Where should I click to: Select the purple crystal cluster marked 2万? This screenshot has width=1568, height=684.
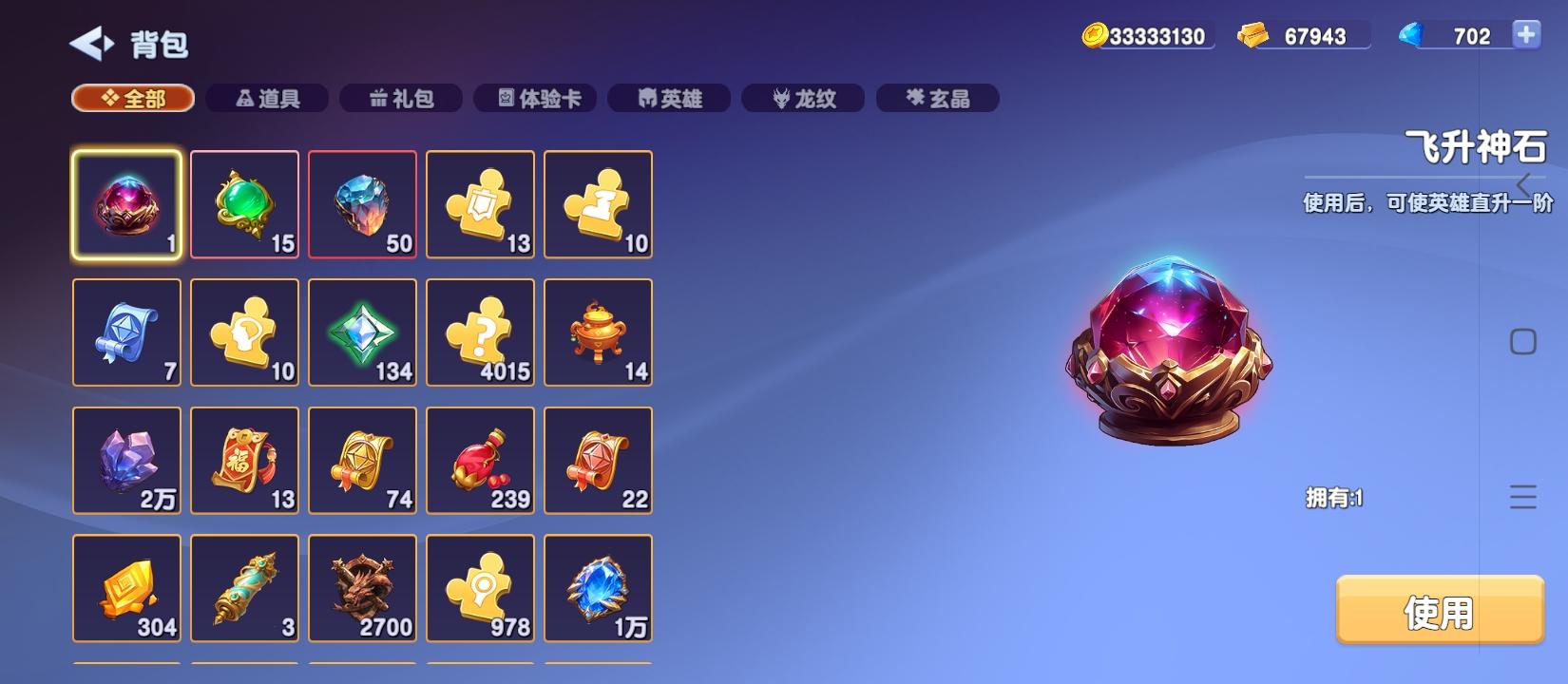tap(126, 461)
